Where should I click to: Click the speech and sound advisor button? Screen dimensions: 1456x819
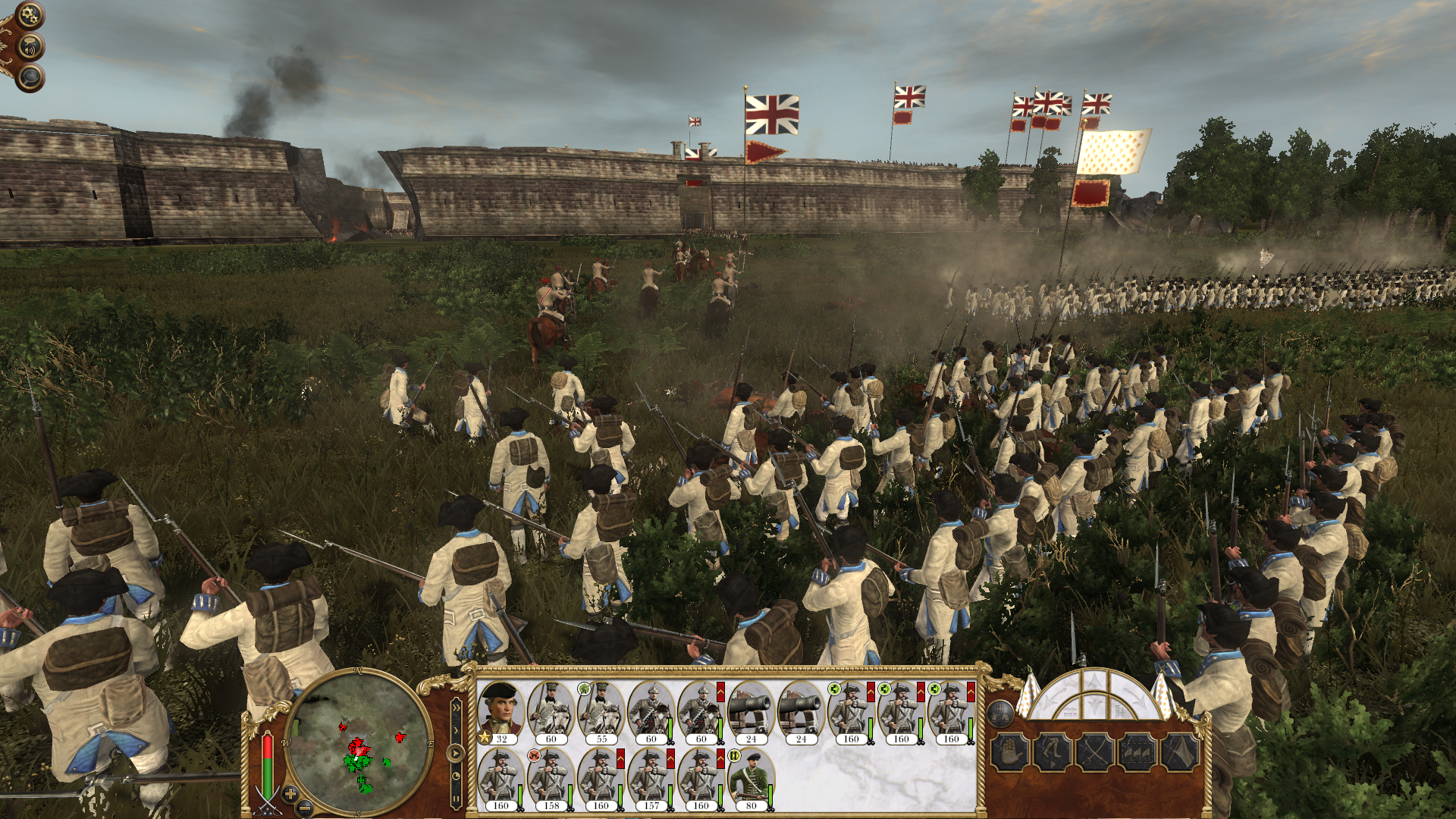coord(30,48)
